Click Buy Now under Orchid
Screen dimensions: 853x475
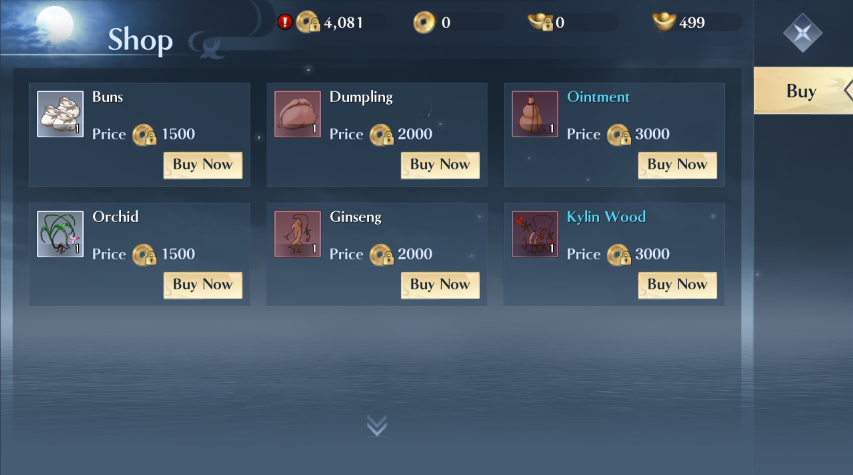click(x=203, y=285)
